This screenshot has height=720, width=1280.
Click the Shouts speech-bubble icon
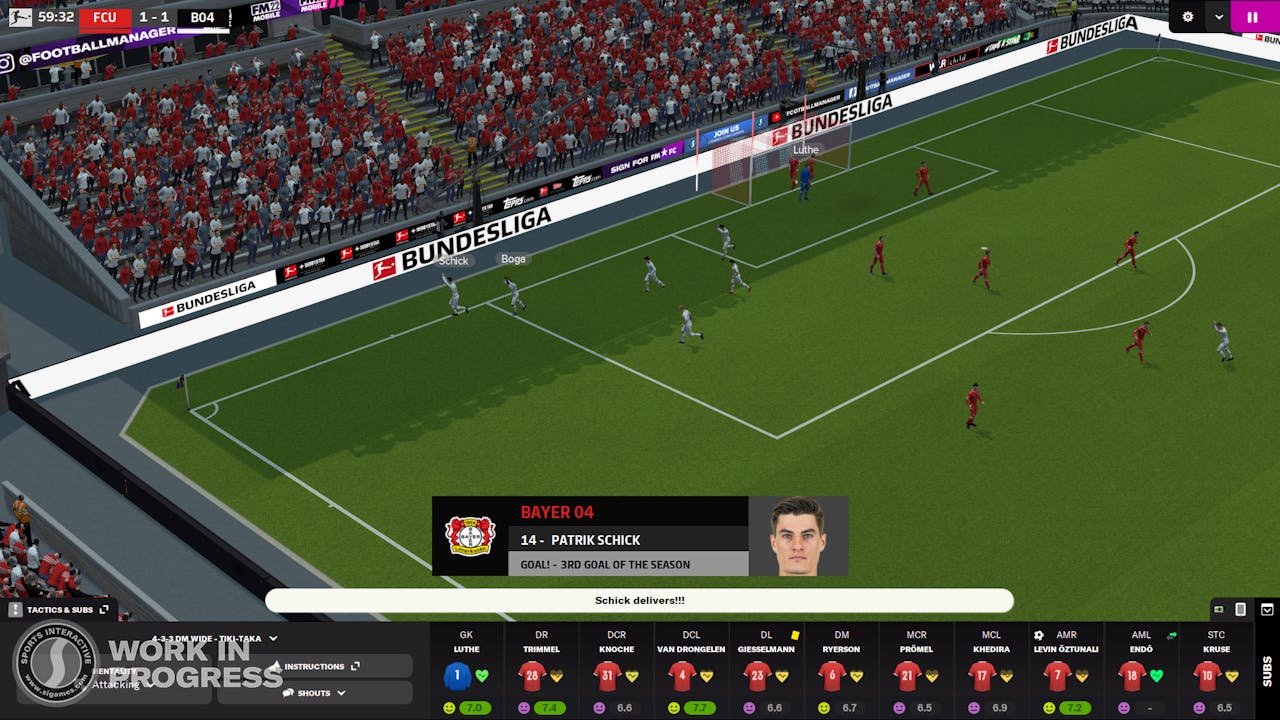point(288,692)
